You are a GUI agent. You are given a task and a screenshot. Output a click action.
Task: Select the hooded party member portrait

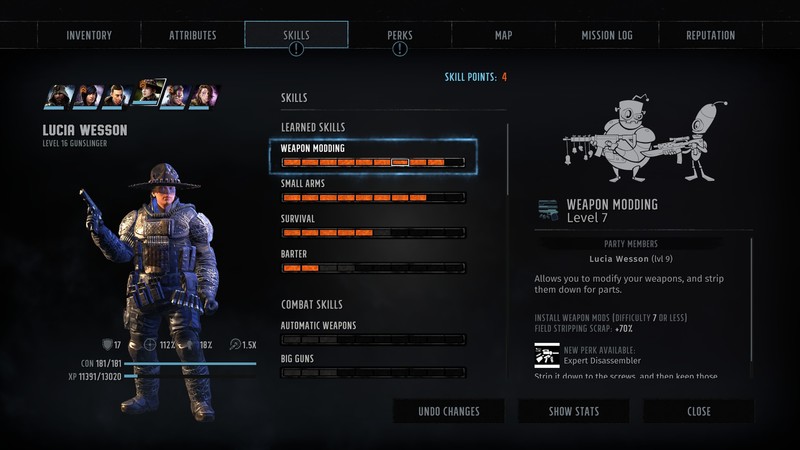(59, 96)
